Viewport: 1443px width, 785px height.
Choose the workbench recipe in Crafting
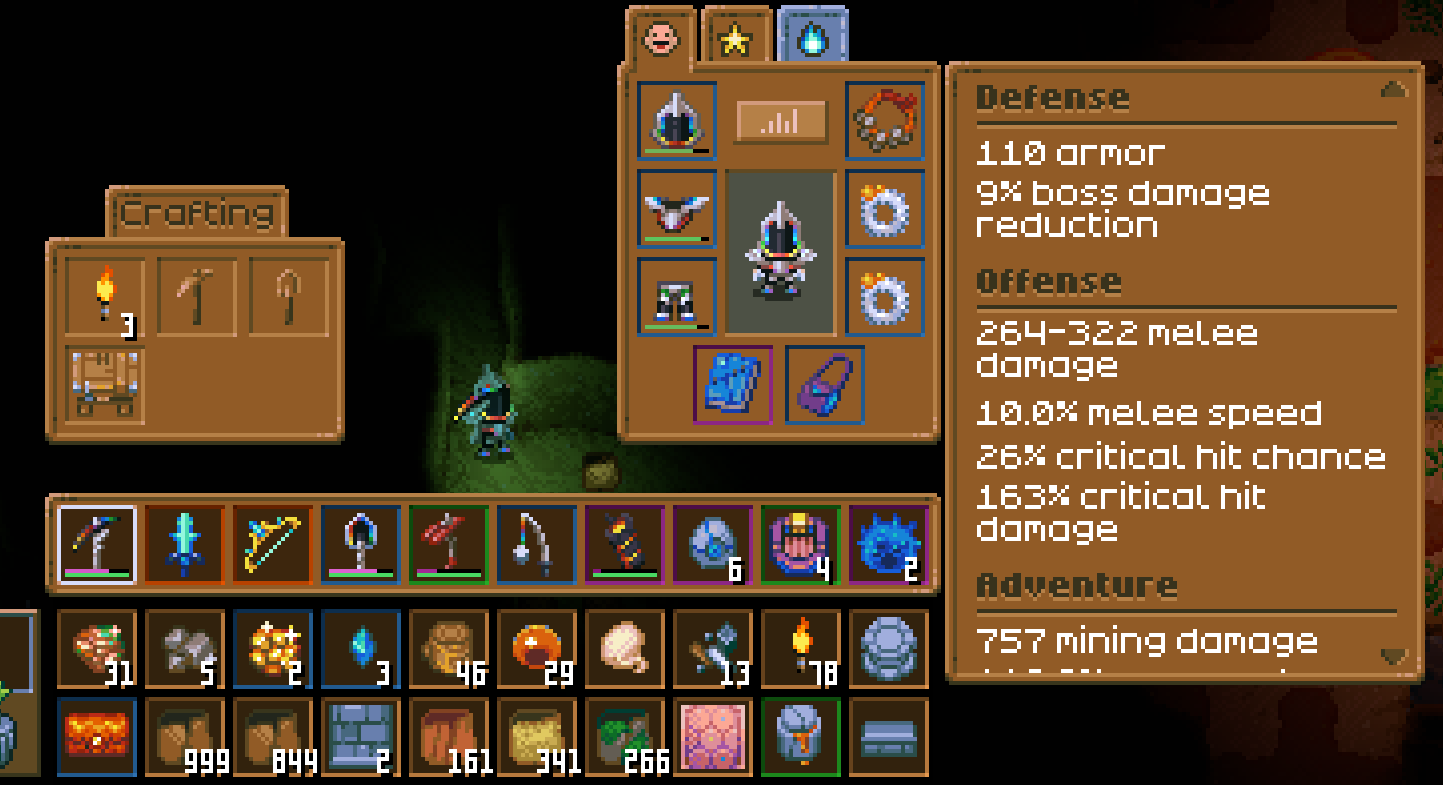pos(105,384)
